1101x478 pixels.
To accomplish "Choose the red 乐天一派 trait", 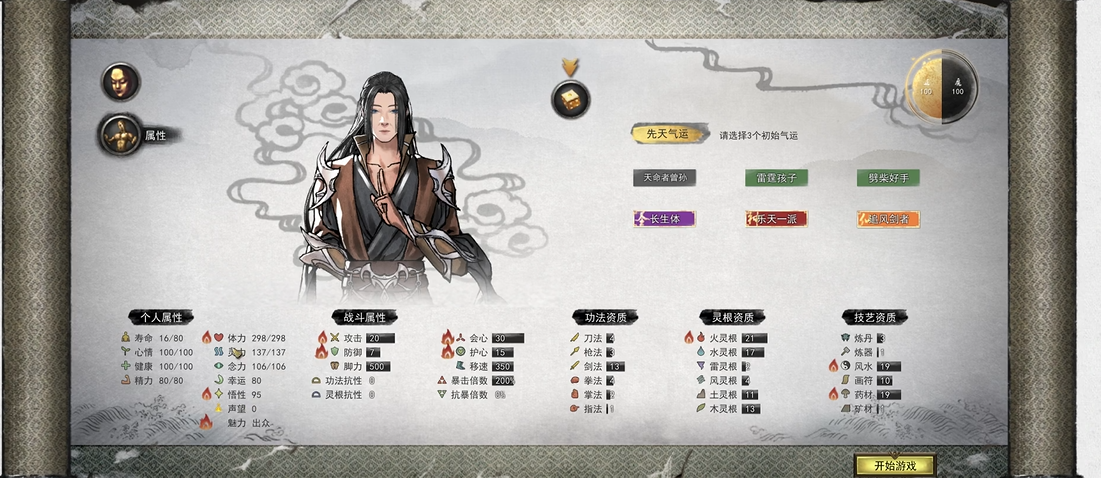I will coord(776,218).
